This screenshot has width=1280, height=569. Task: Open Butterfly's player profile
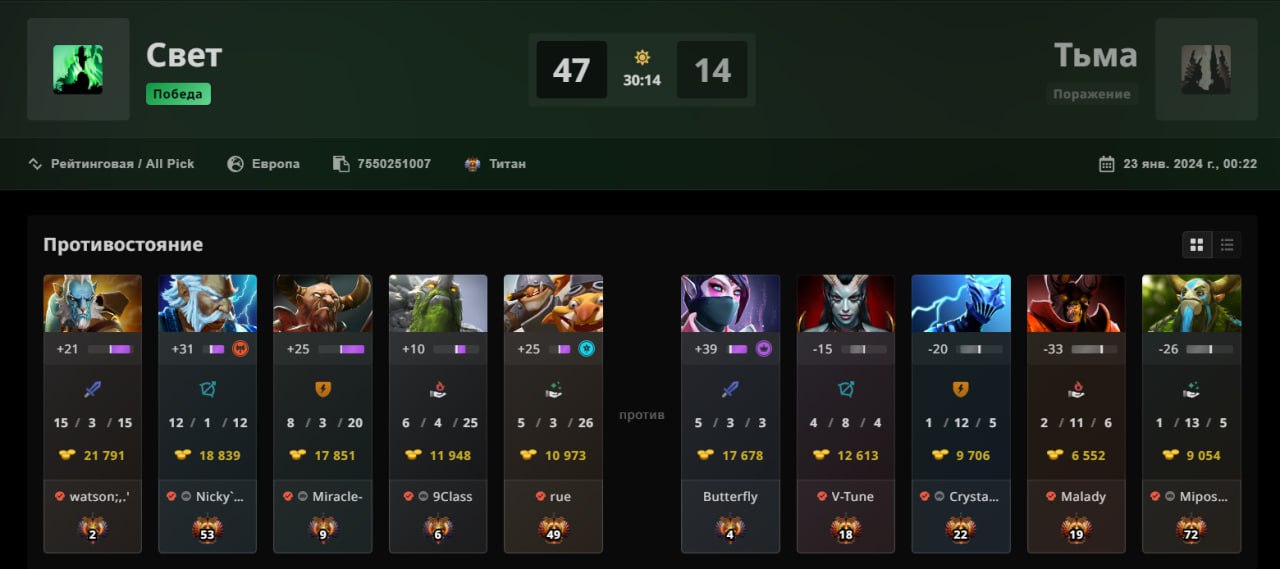click(x=730, y=496)
